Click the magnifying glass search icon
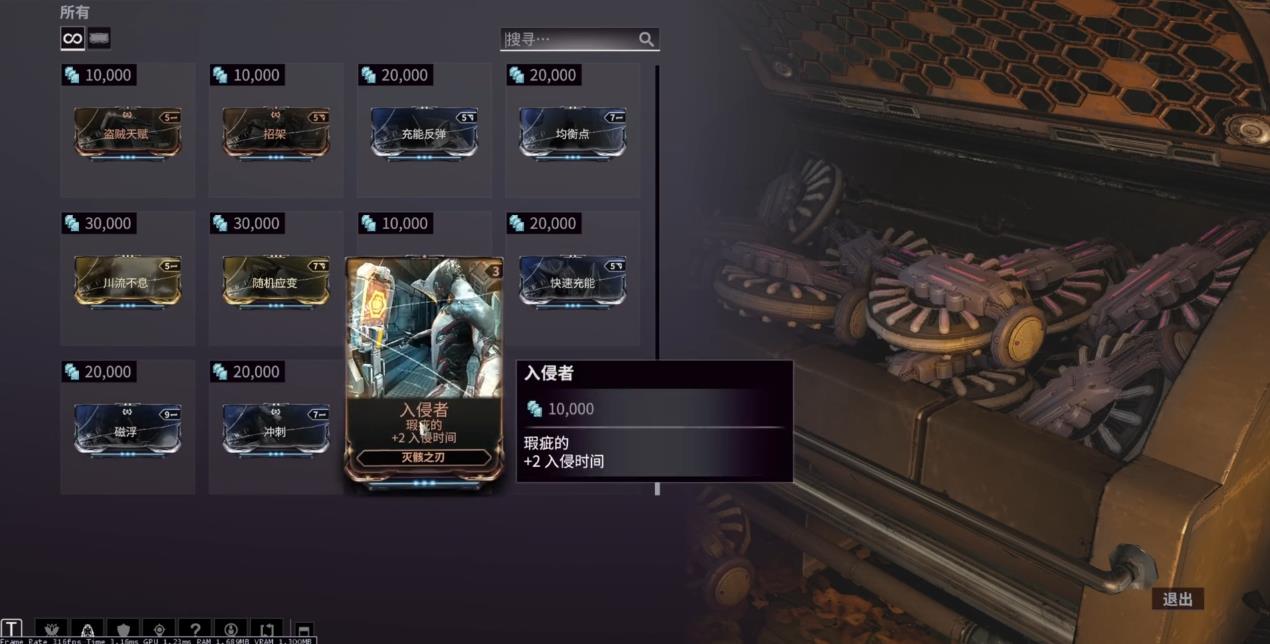The image size is (1270, 644). (647, 39)
